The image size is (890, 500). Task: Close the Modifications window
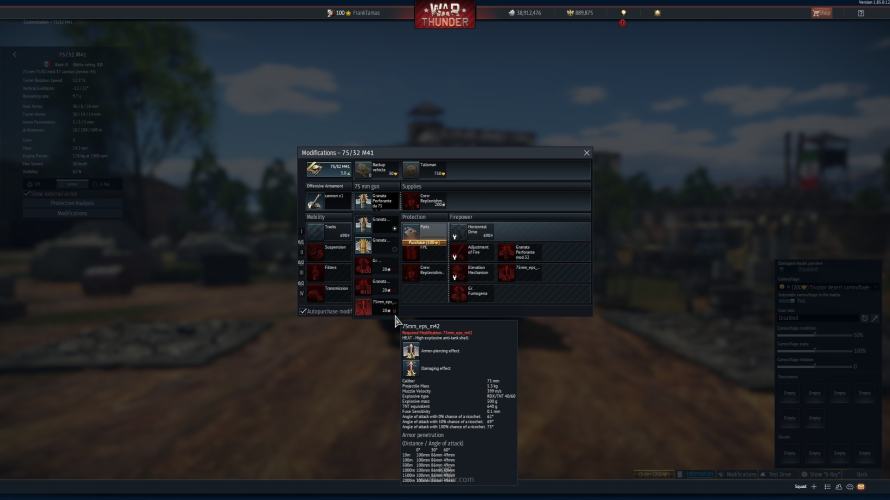(x=587, y=153)
